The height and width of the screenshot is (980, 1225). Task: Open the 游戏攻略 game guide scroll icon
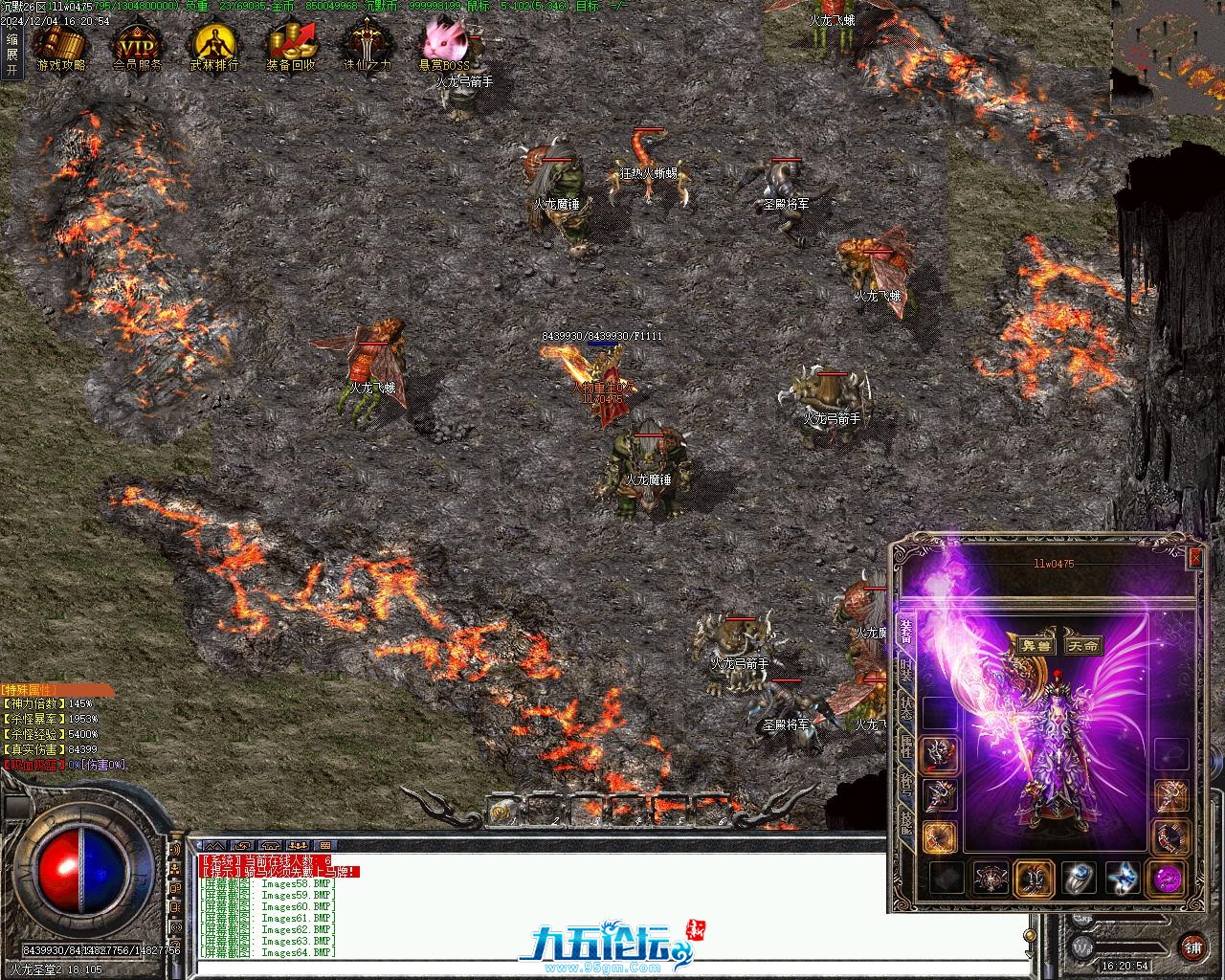60,46
